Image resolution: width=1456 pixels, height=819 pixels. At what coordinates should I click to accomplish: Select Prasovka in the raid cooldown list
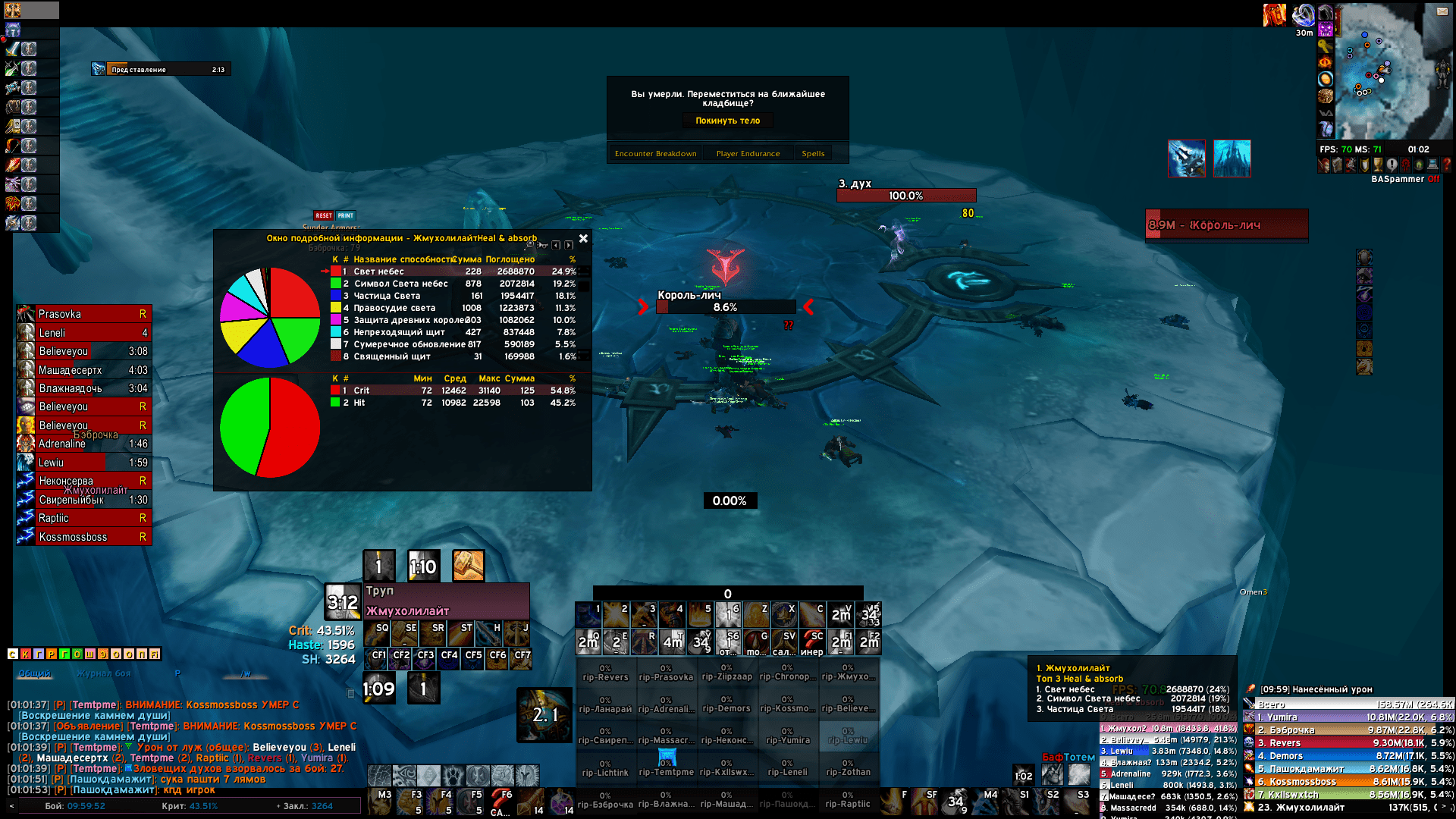(x=84, y=314)
